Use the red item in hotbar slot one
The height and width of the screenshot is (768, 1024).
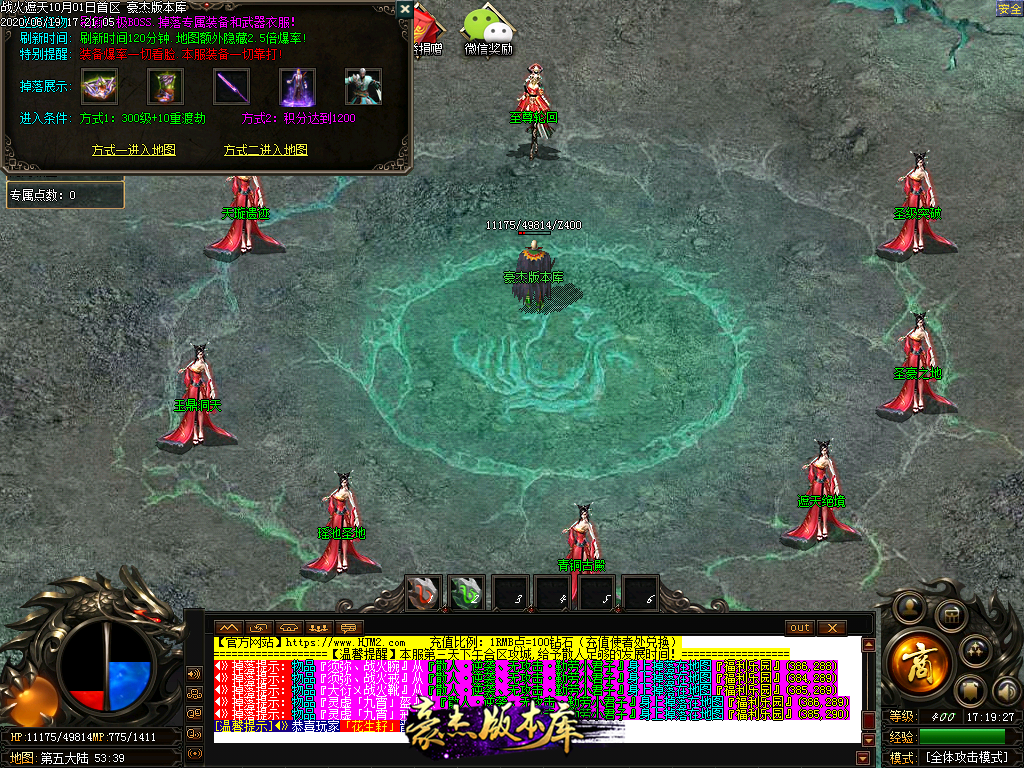click(x=423, y=593)
